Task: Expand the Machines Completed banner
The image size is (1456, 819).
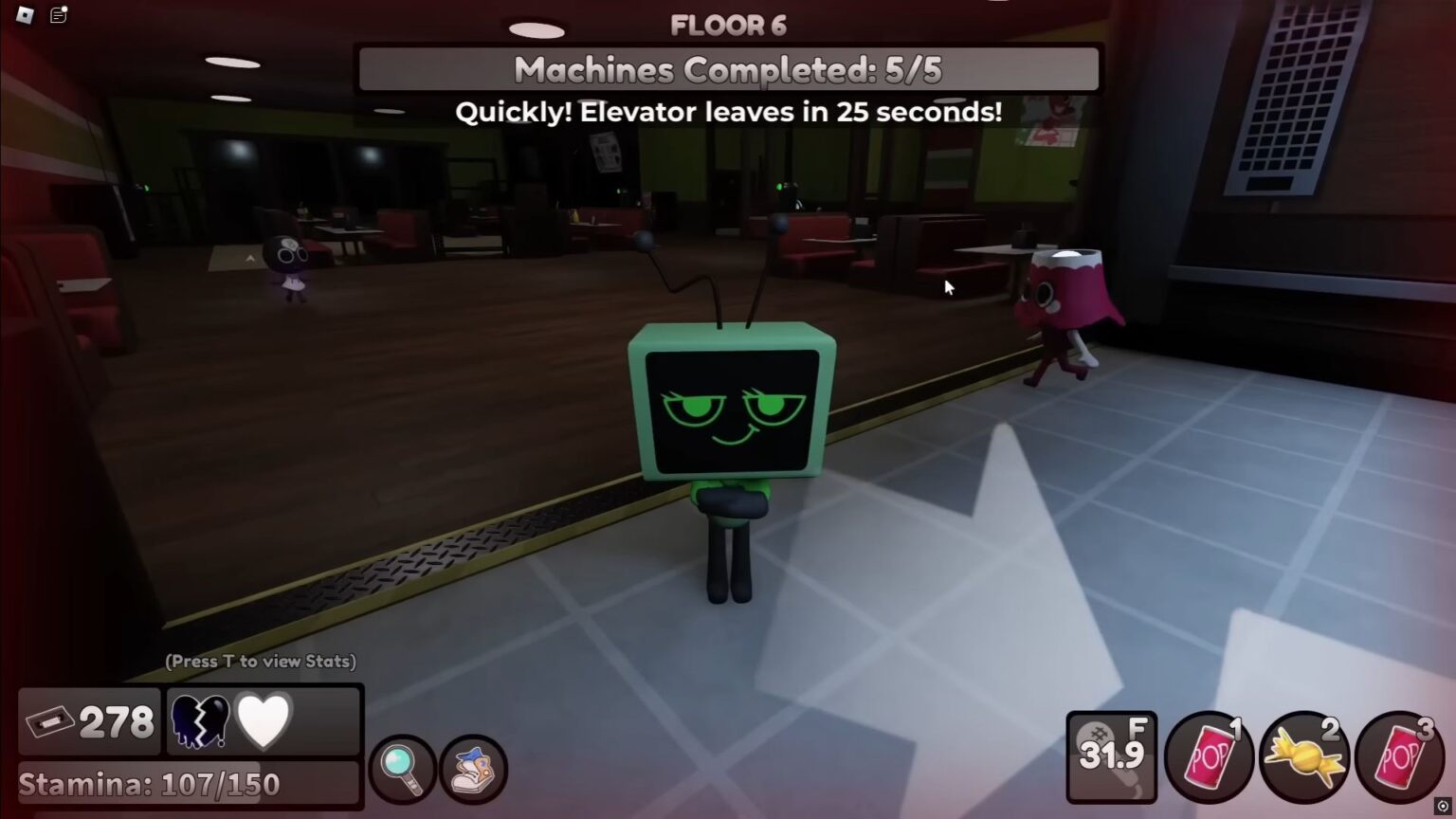Action: tap(726, 69)
